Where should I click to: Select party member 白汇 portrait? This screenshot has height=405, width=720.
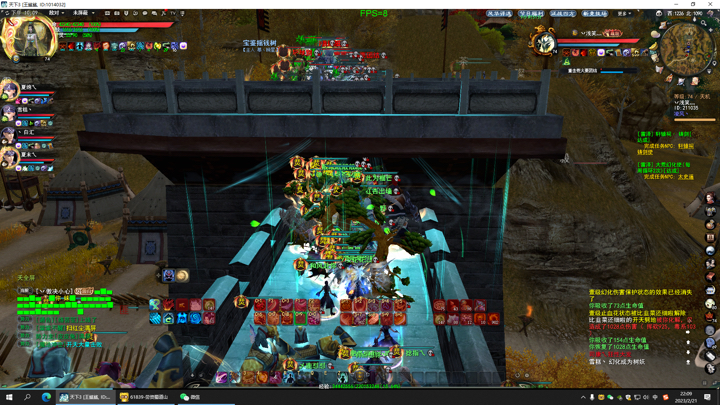[10, 135]
